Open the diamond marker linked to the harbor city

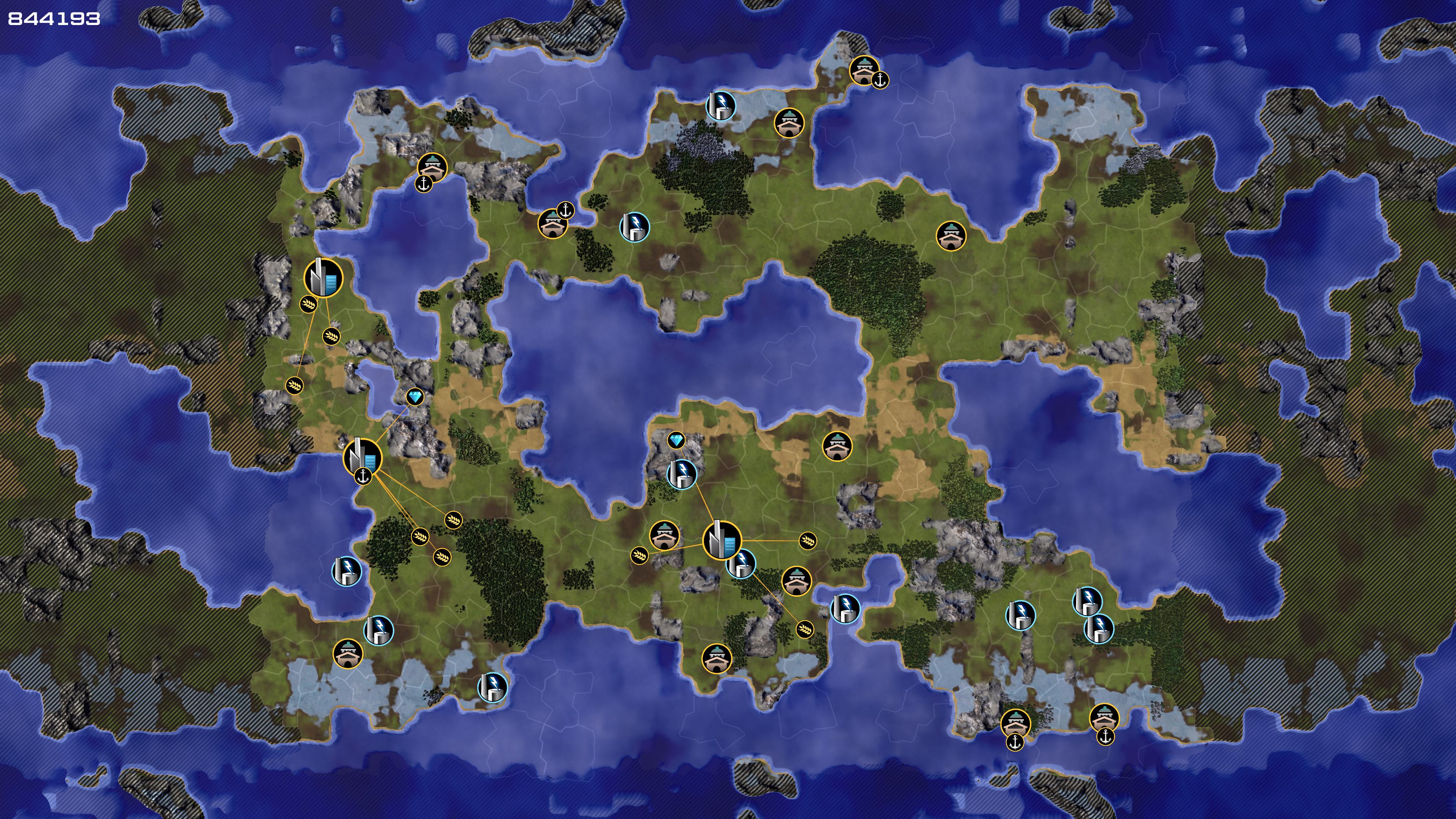[415, 397]
